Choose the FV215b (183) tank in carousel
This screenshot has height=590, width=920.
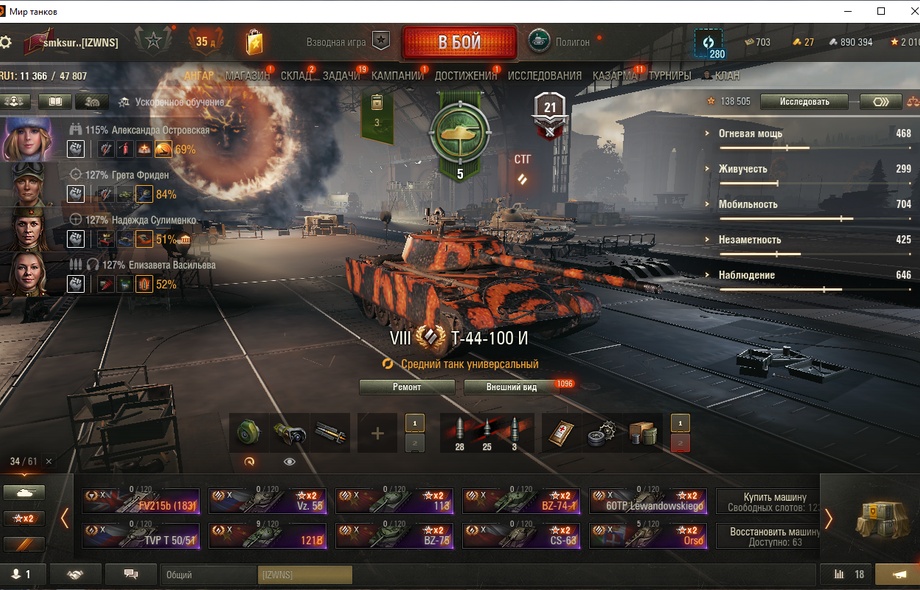point(143,500)
